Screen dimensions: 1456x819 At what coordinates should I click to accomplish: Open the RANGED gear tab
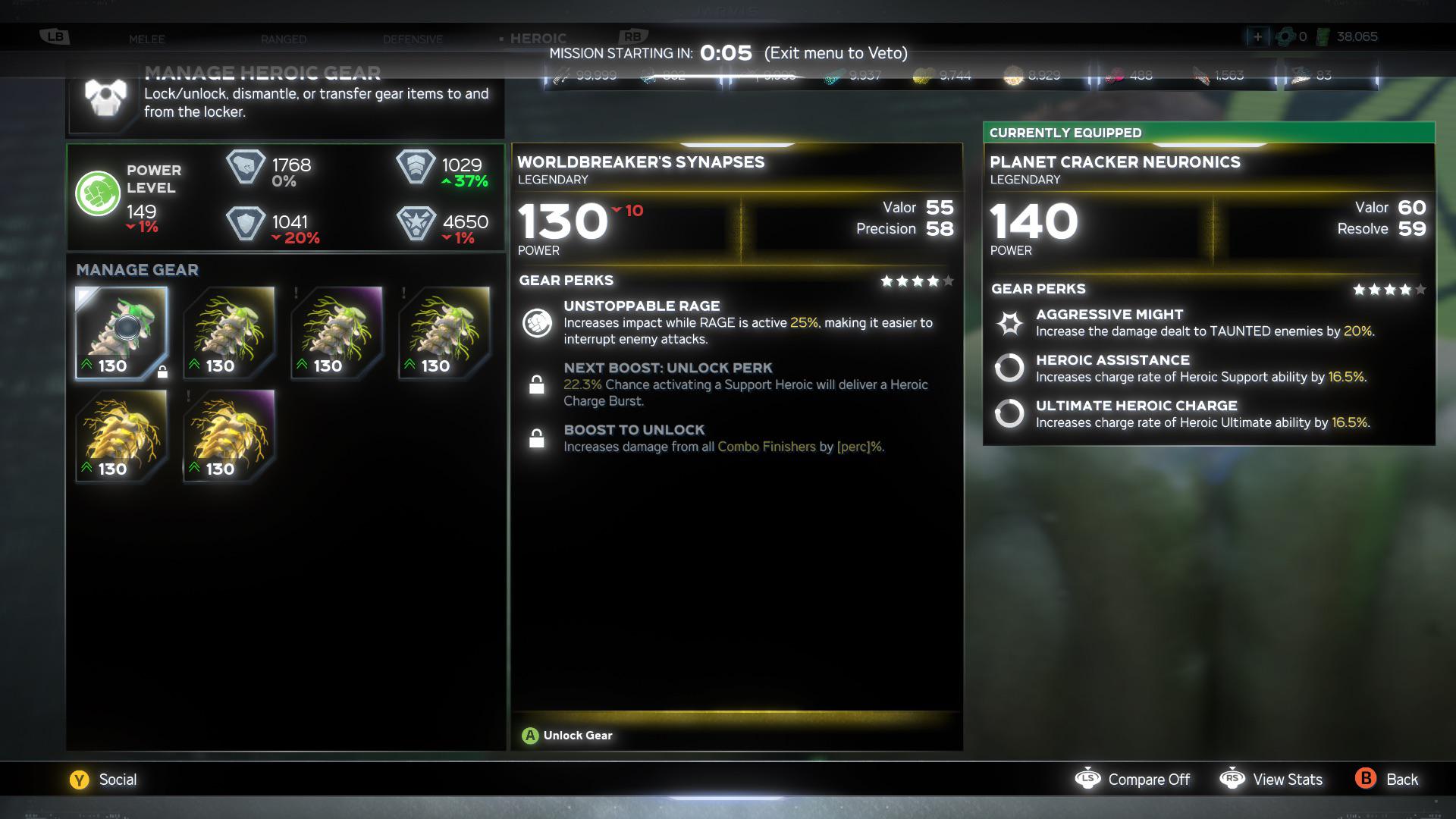click(283, 39)
